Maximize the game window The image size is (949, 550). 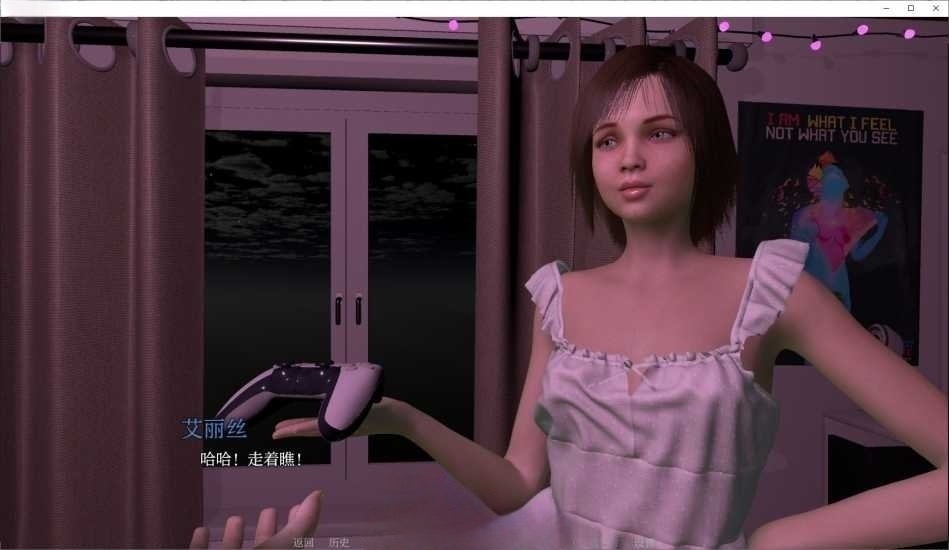point(910,8)
